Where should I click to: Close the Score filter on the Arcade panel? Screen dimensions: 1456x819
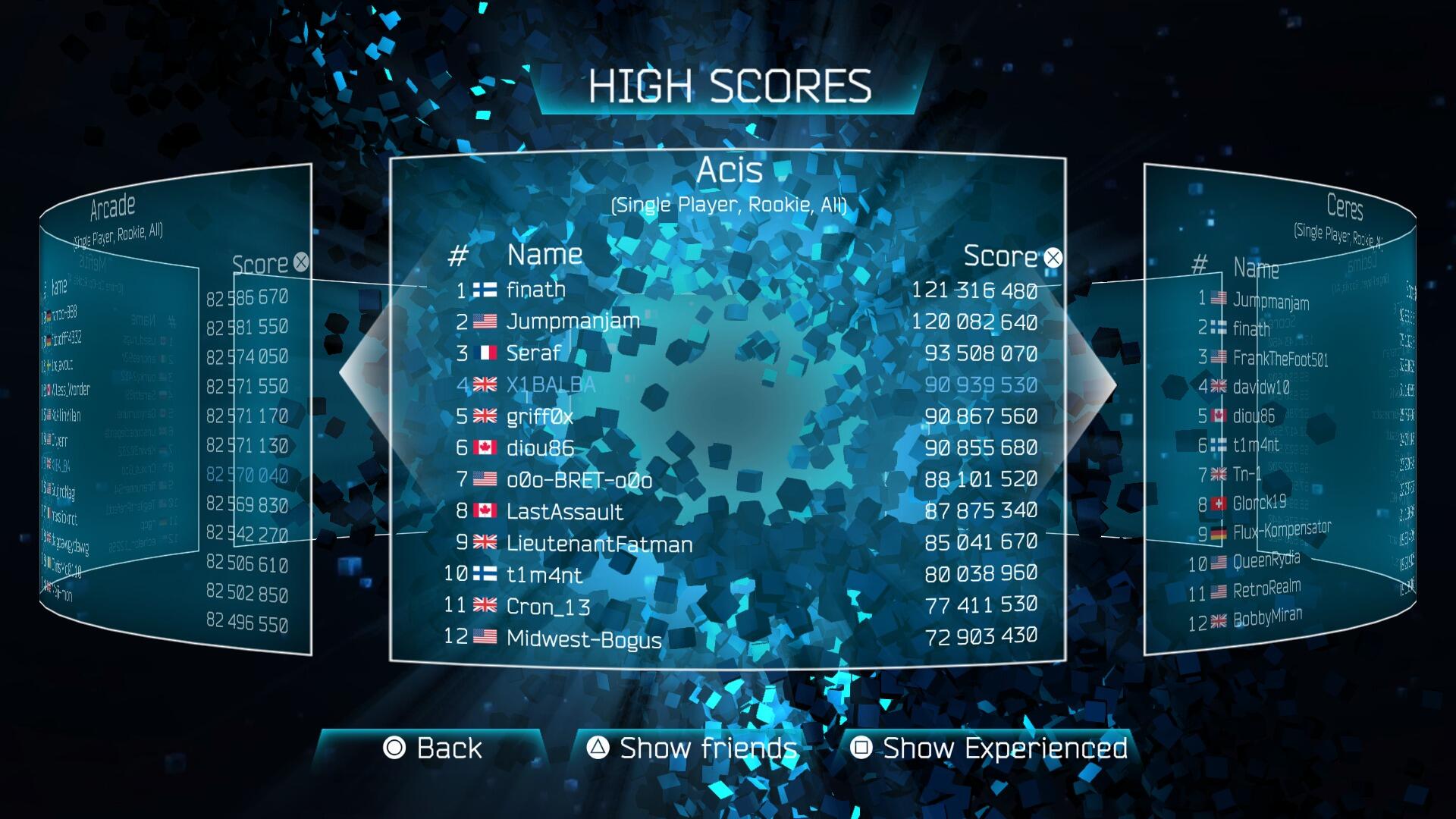pyautogui.click(x=302, y=262)
